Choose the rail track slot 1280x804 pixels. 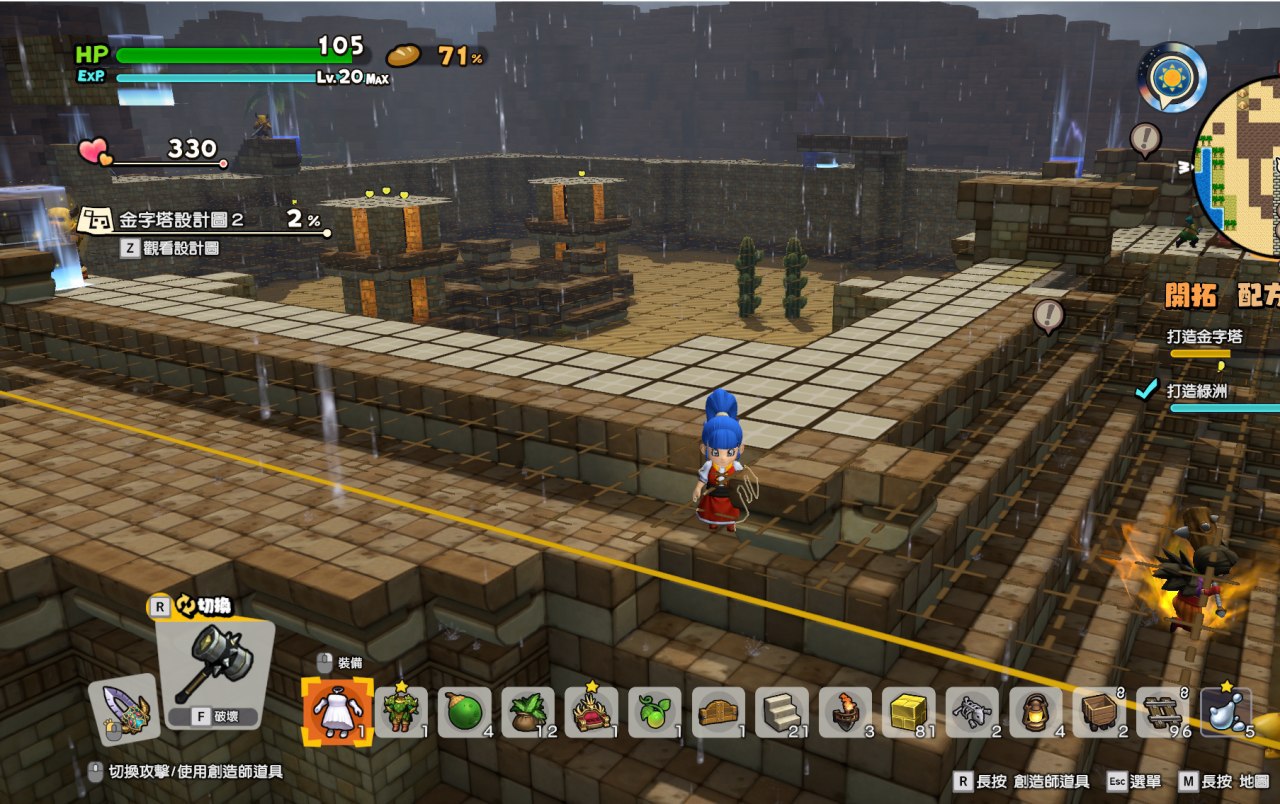click(1163, 712)
